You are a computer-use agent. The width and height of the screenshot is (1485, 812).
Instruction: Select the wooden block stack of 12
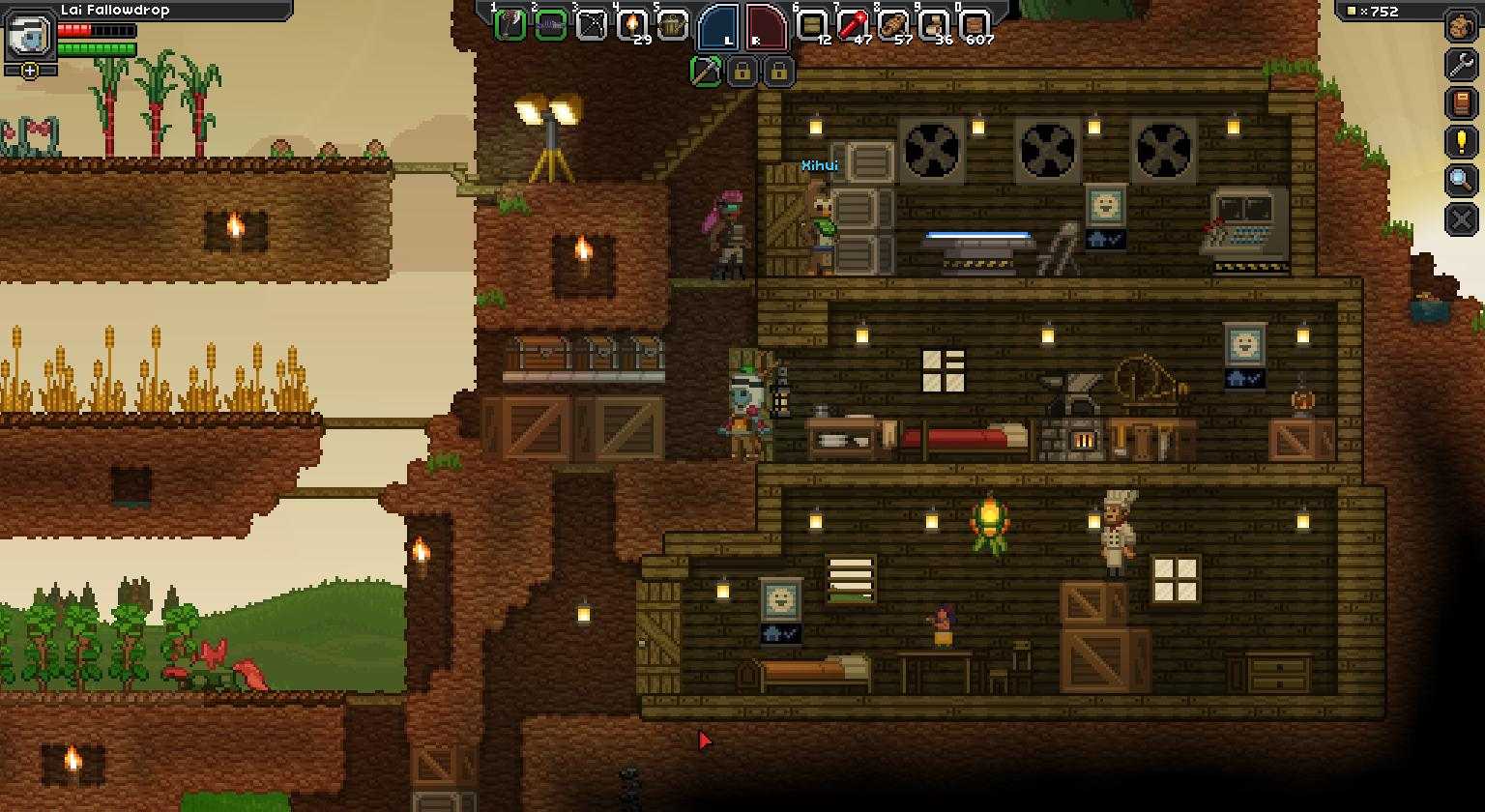click(x=812, y=24)
